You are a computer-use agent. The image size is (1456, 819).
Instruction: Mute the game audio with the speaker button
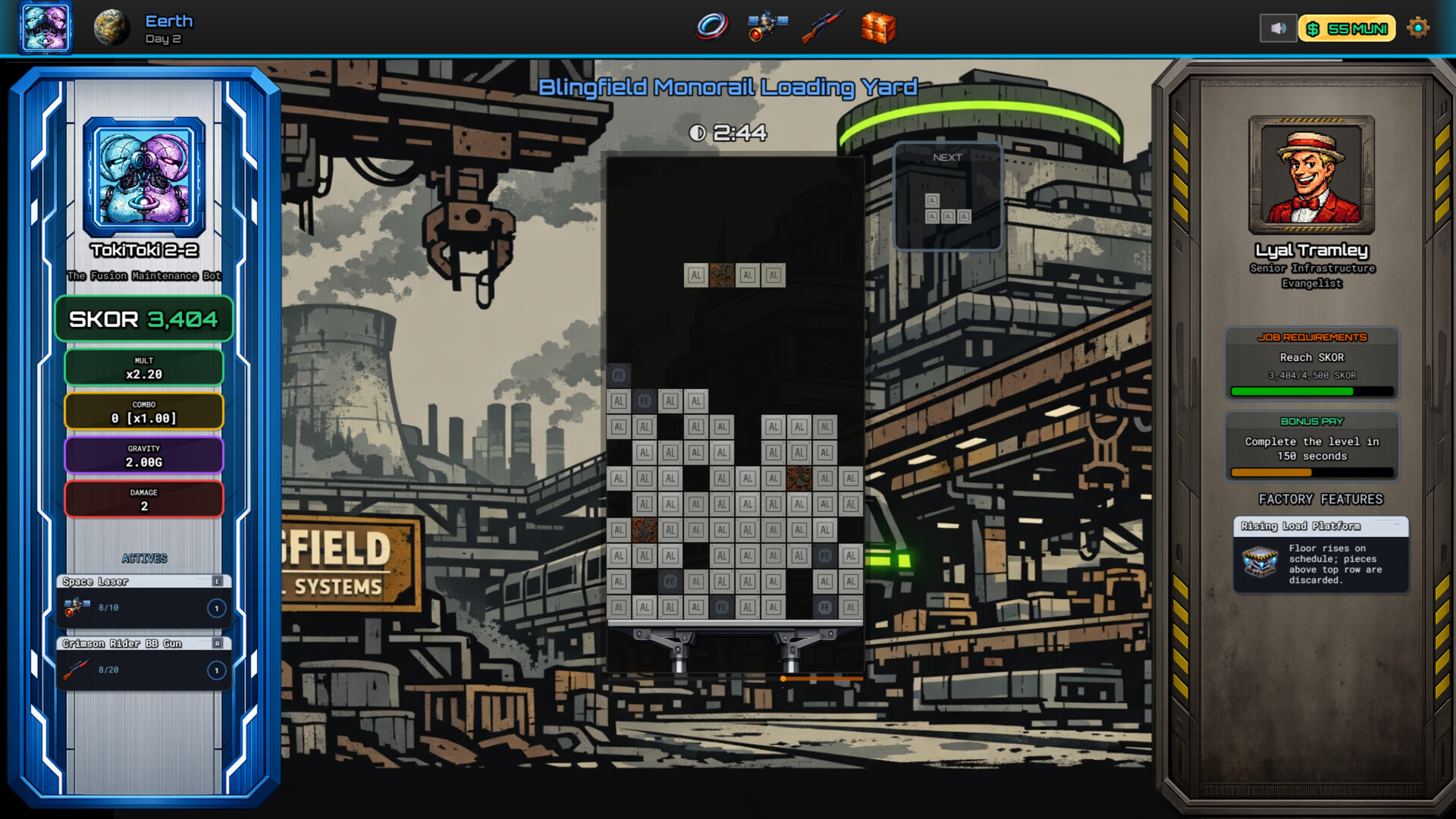(x=1278, y=27)
